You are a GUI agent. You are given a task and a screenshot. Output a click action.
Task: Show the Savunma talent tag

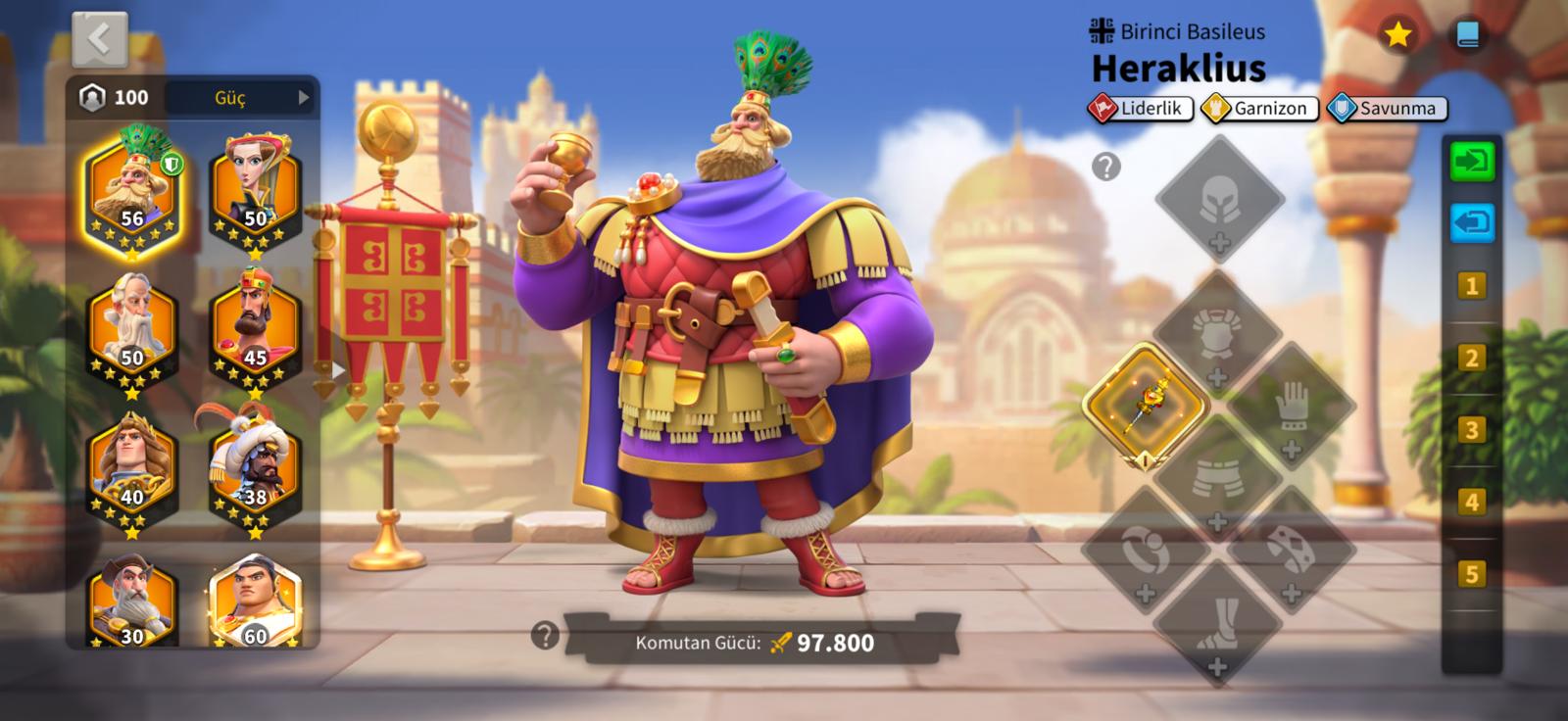[1387, 109]
